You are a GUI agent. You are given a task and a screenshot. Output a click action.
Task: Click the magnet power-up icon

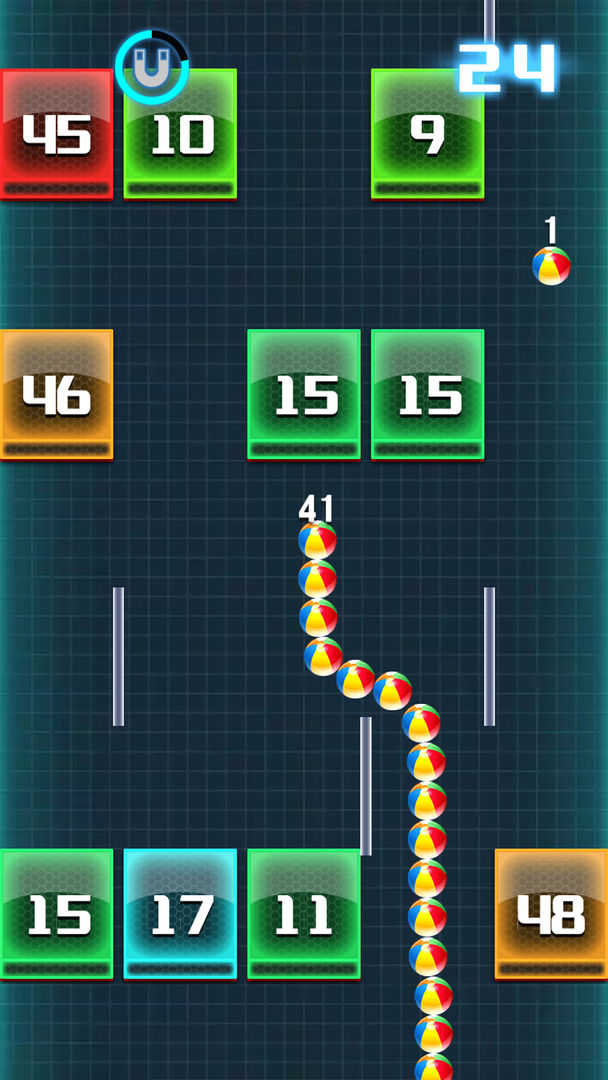(152, 68)
